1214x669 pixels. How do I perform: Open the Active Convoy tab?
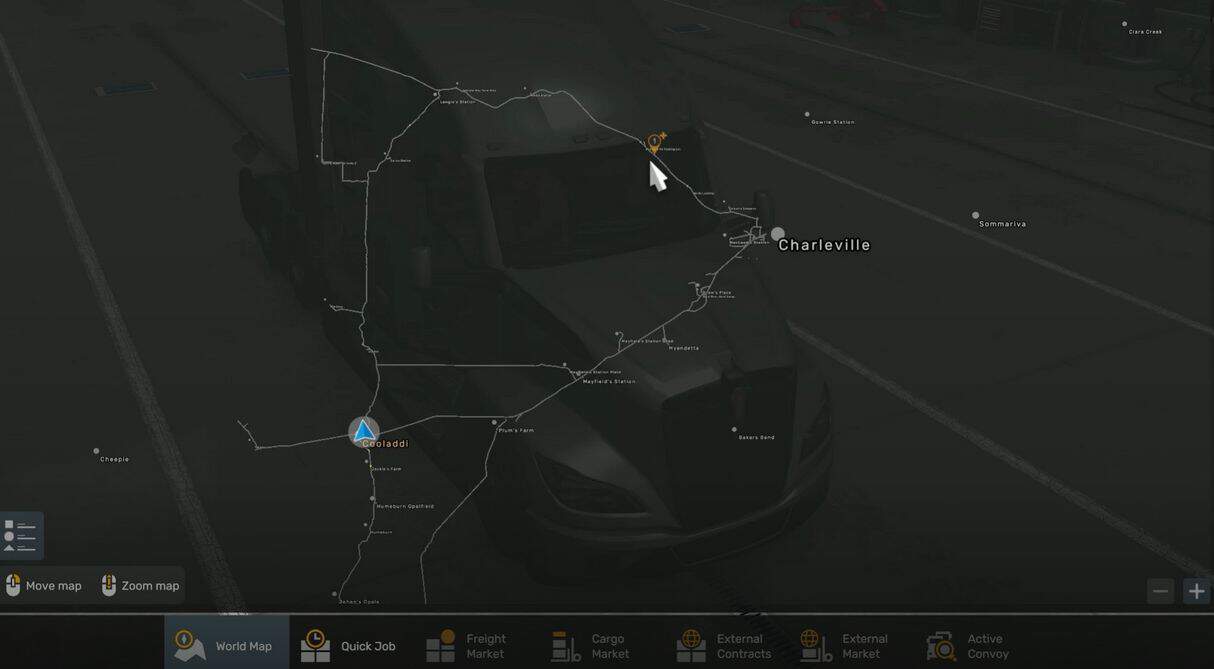coord(966,645)
